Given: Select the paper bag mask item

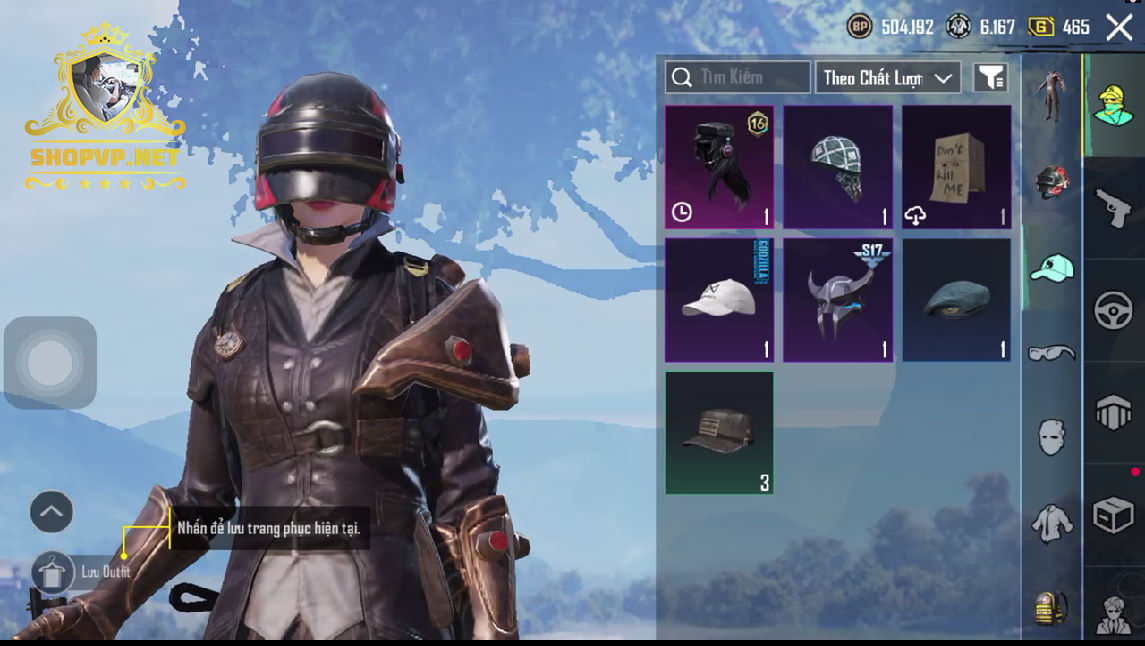Looking at the screenshot, I should [x=956, y=167].
